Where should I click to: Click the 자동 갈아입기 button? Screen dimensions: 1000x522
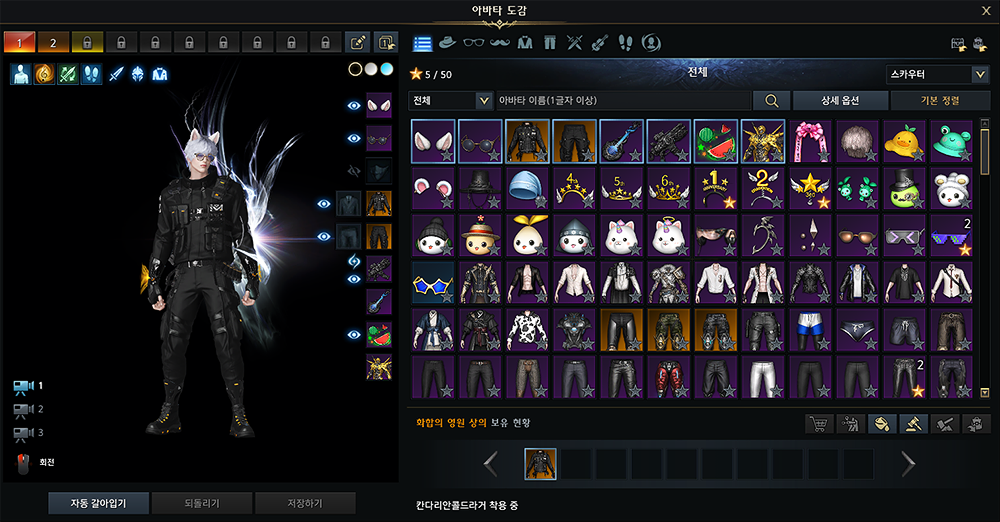(100, 503)
